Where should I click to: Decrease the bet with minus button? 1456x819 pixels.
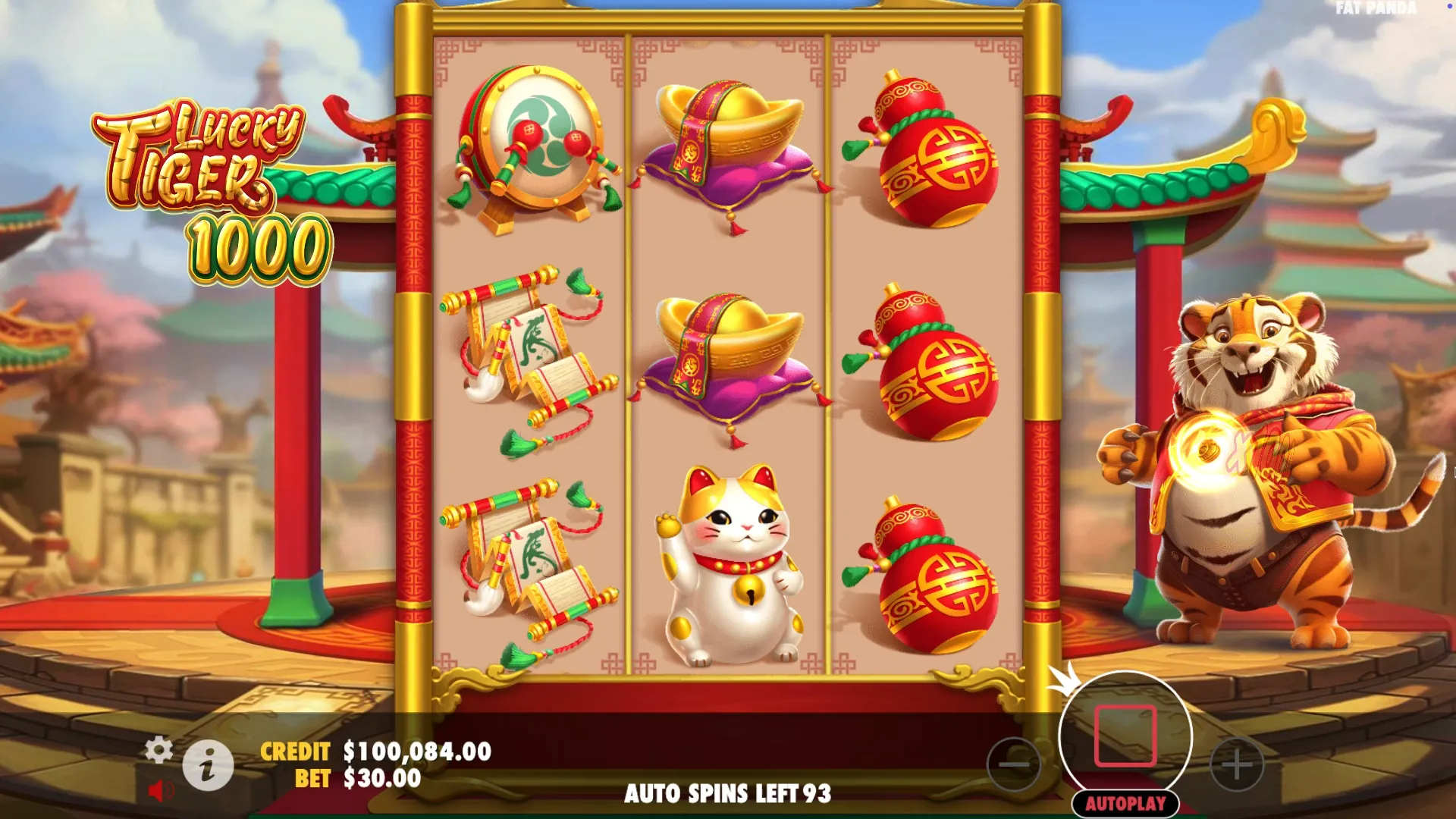(1014, 764)
